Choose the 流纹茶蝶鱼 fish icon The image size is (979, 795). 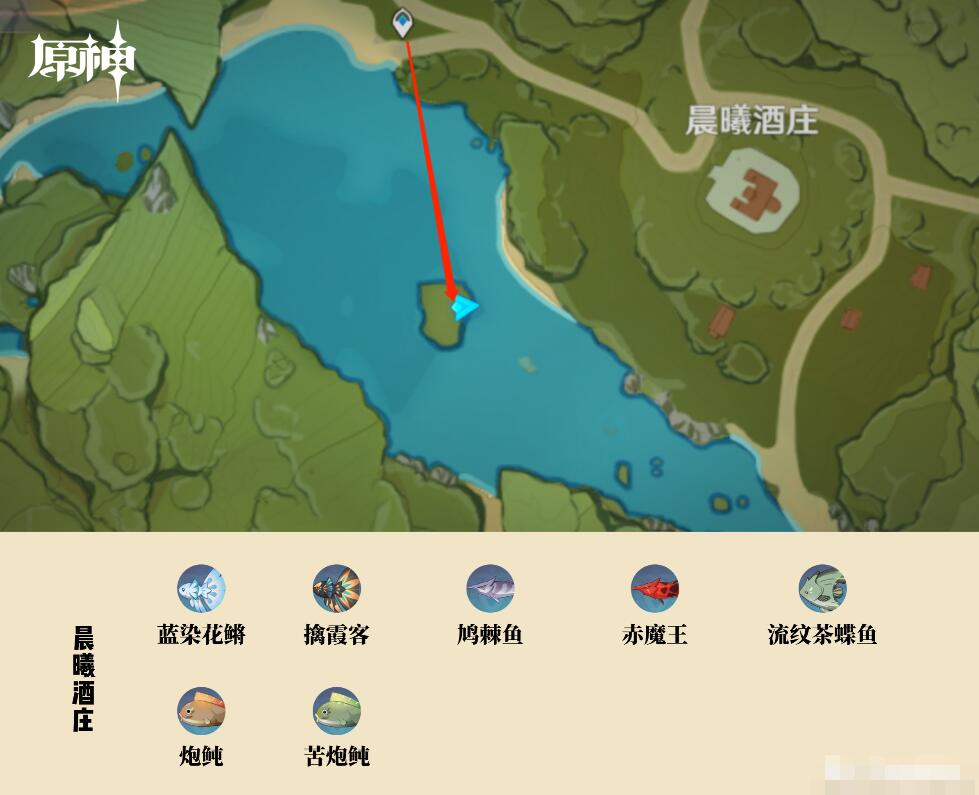pos(822,589)
